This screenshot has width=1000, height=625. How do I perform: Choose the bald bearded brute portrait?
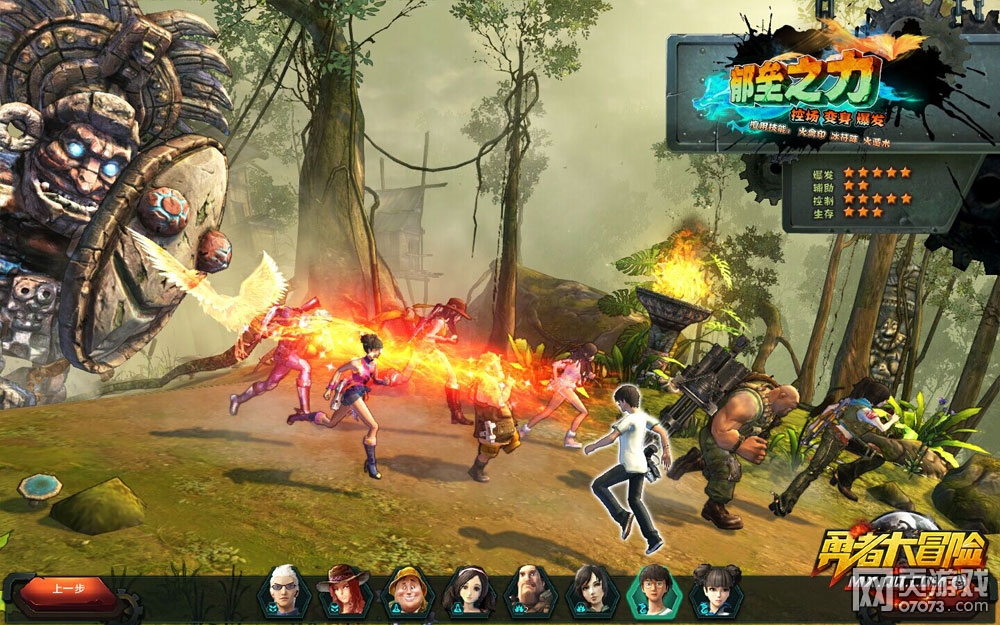(530, 590)
